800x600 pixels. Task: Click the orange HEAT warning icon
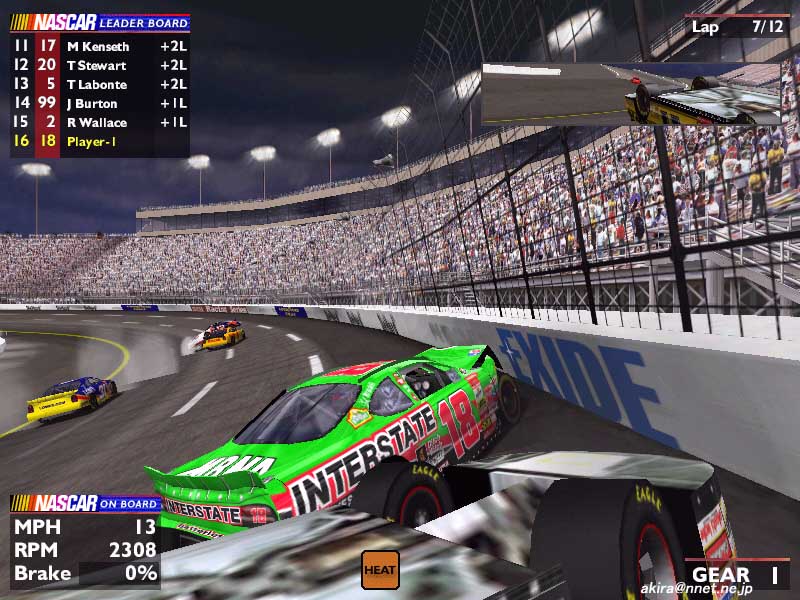(380, 570)
